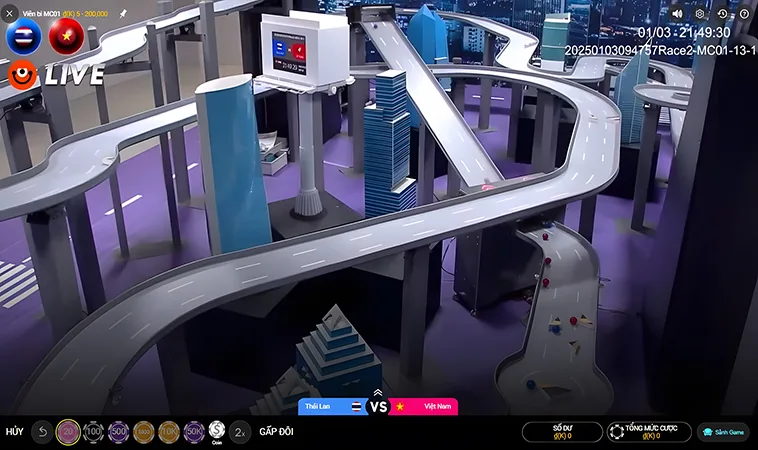Undo the last bet with the arrow button
Viewport: 758px width, 450px height.
(42, 432)
